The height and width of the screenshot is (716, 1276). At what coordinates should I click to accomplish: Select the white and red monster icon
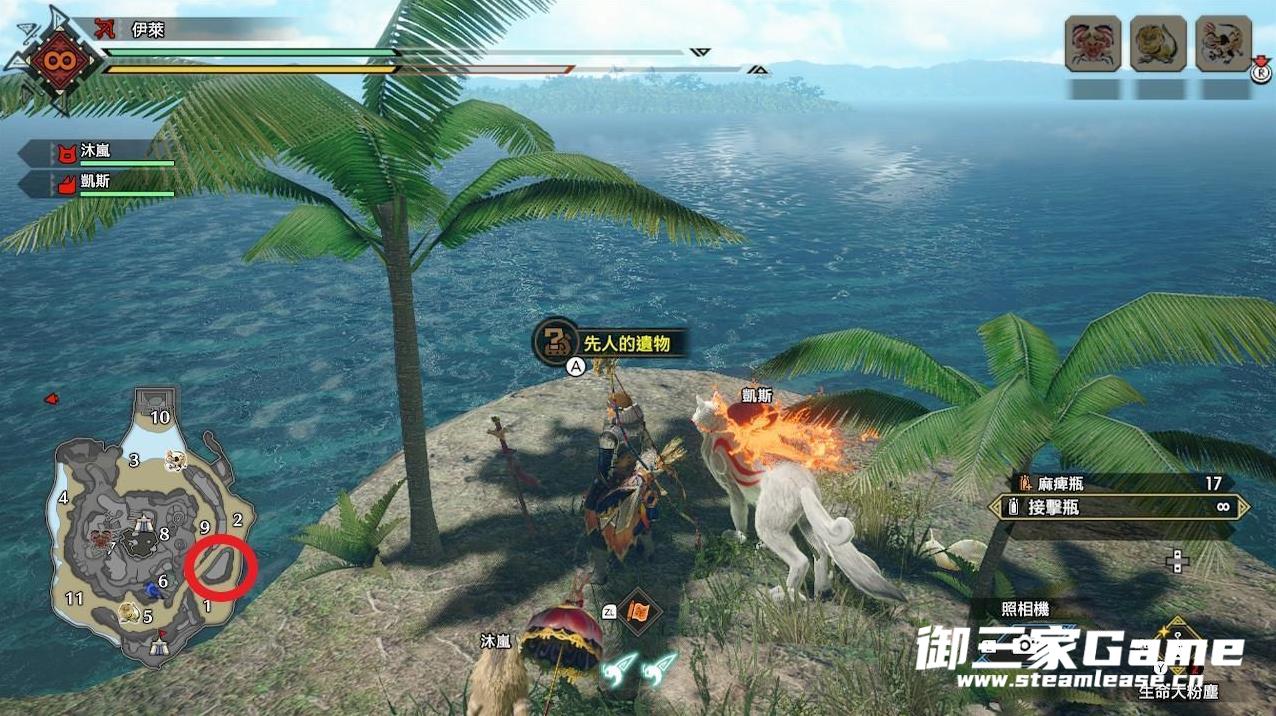(x=1224, y=44)
